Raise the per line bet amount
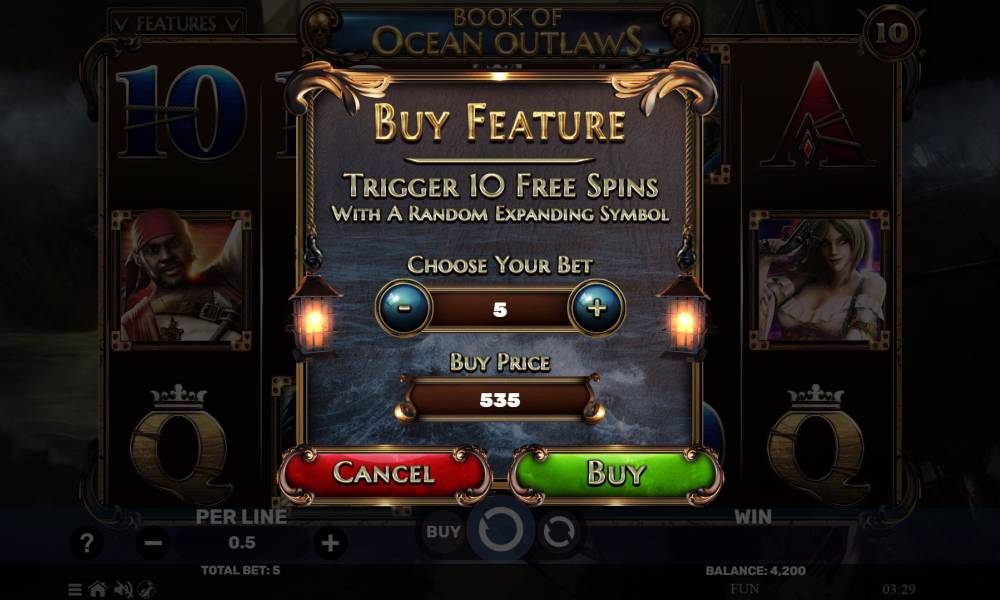The image size is (1000, 600). tap(329, 543)
